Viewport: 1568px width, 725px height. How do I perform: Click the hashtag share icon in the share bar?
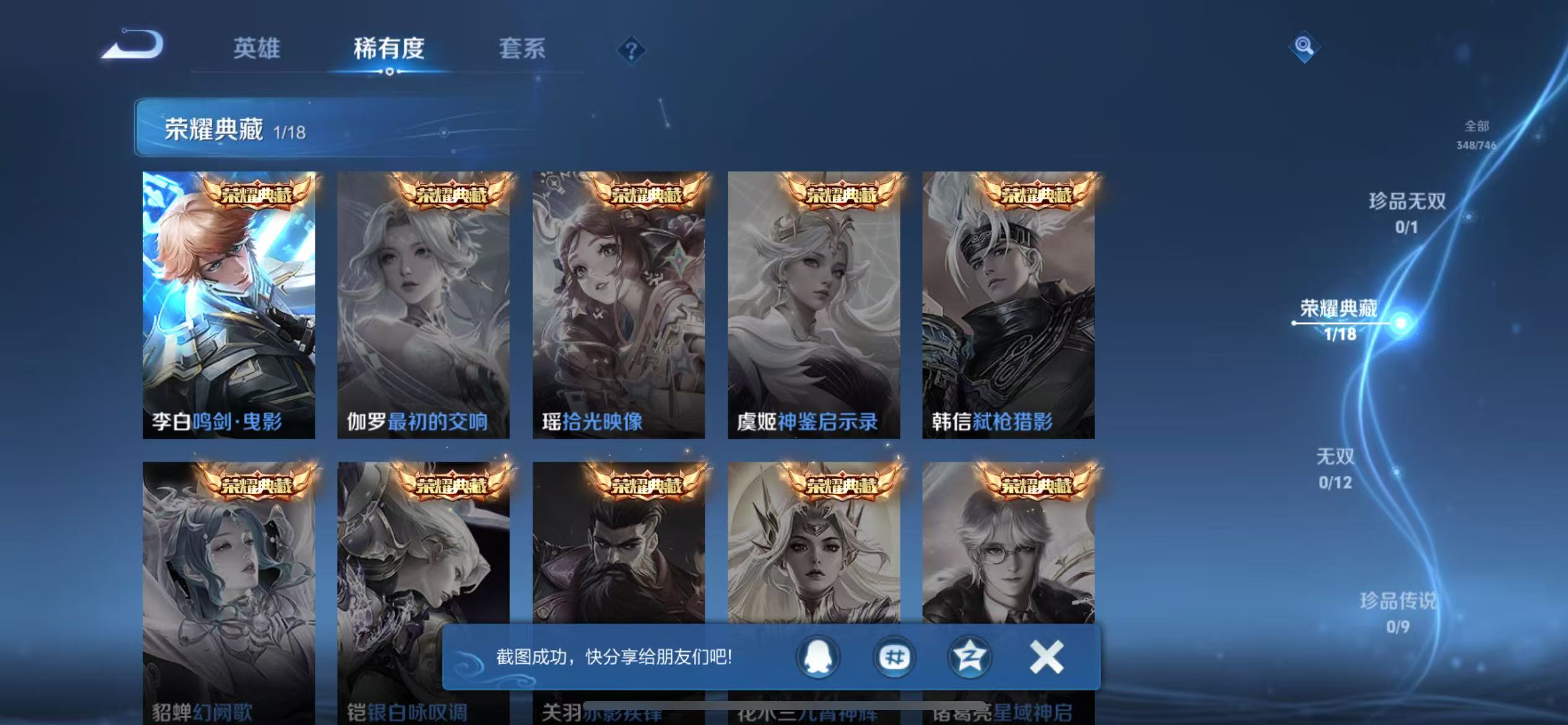coord(894,658)
